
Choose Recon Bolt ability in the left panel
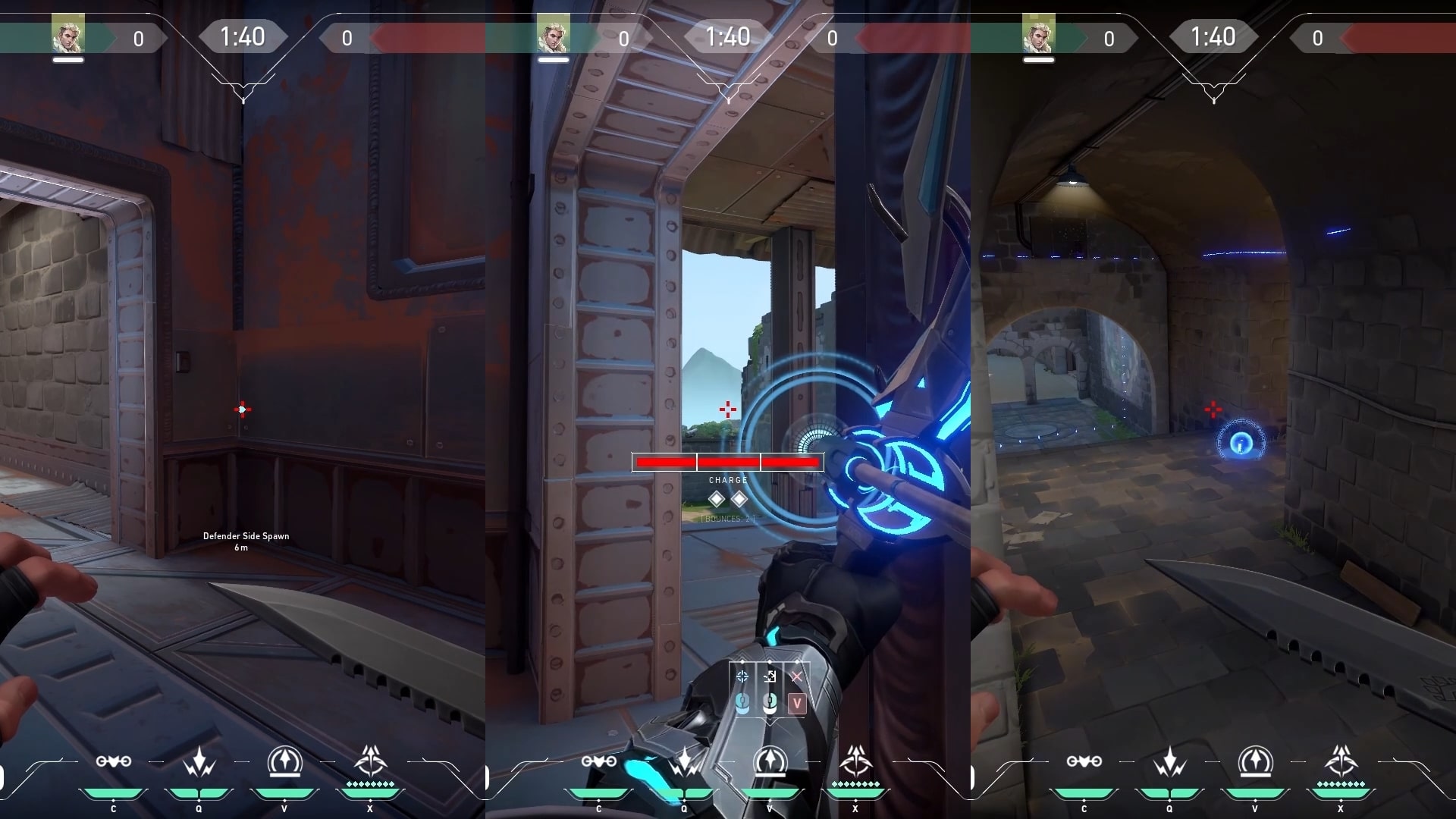285,761
